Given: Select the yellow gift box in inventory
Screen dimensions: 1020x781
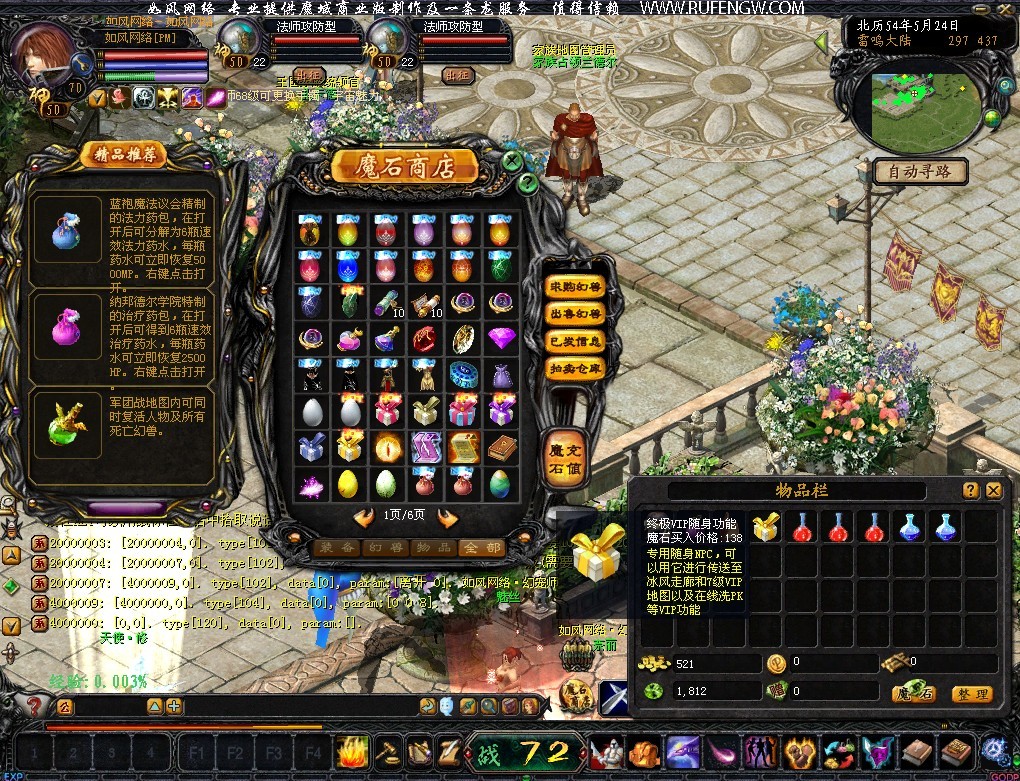Looking at the screenshot, I should 766,528.
